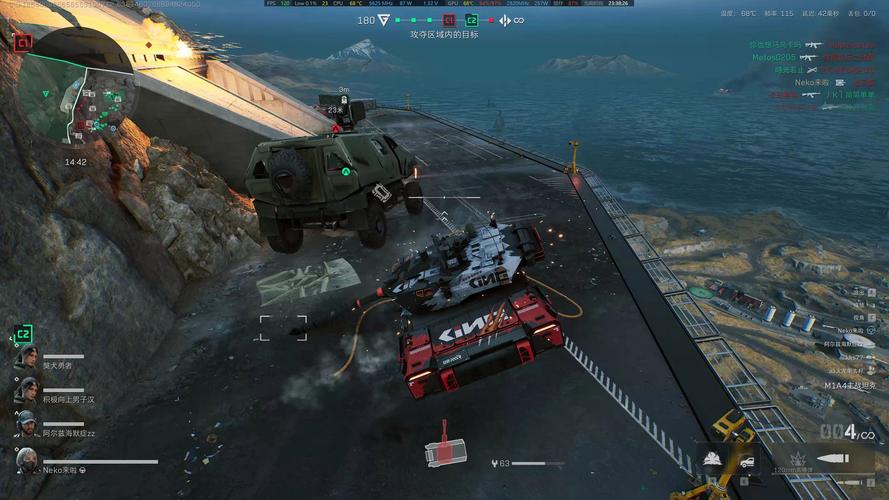This screenshot has width=889, height=500.
Task: Click the Neko来啦 kill feed entry
Action: tap(814, 83)
